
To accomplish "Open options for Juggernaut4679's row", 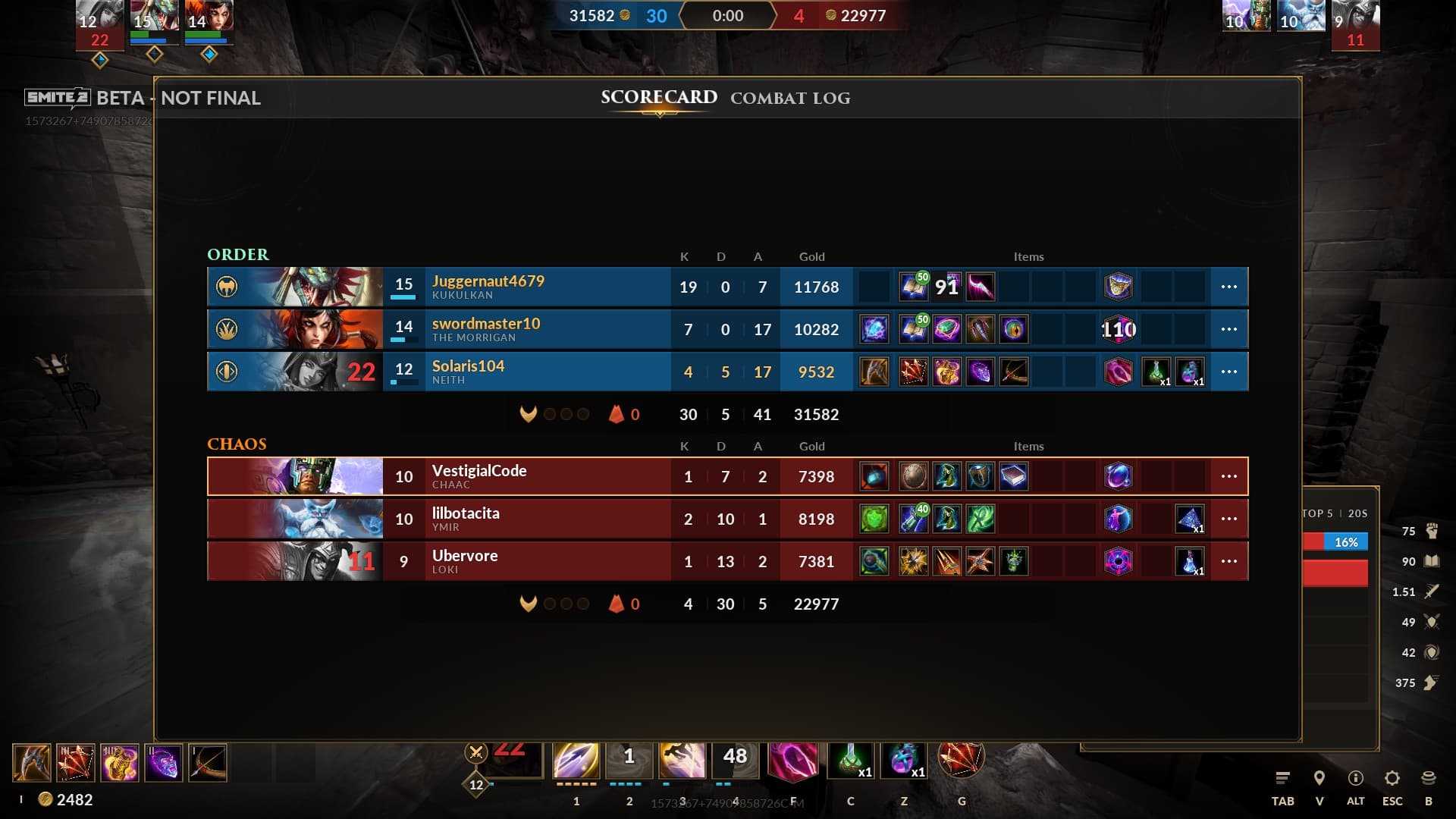I will [x=1228, y=287].
